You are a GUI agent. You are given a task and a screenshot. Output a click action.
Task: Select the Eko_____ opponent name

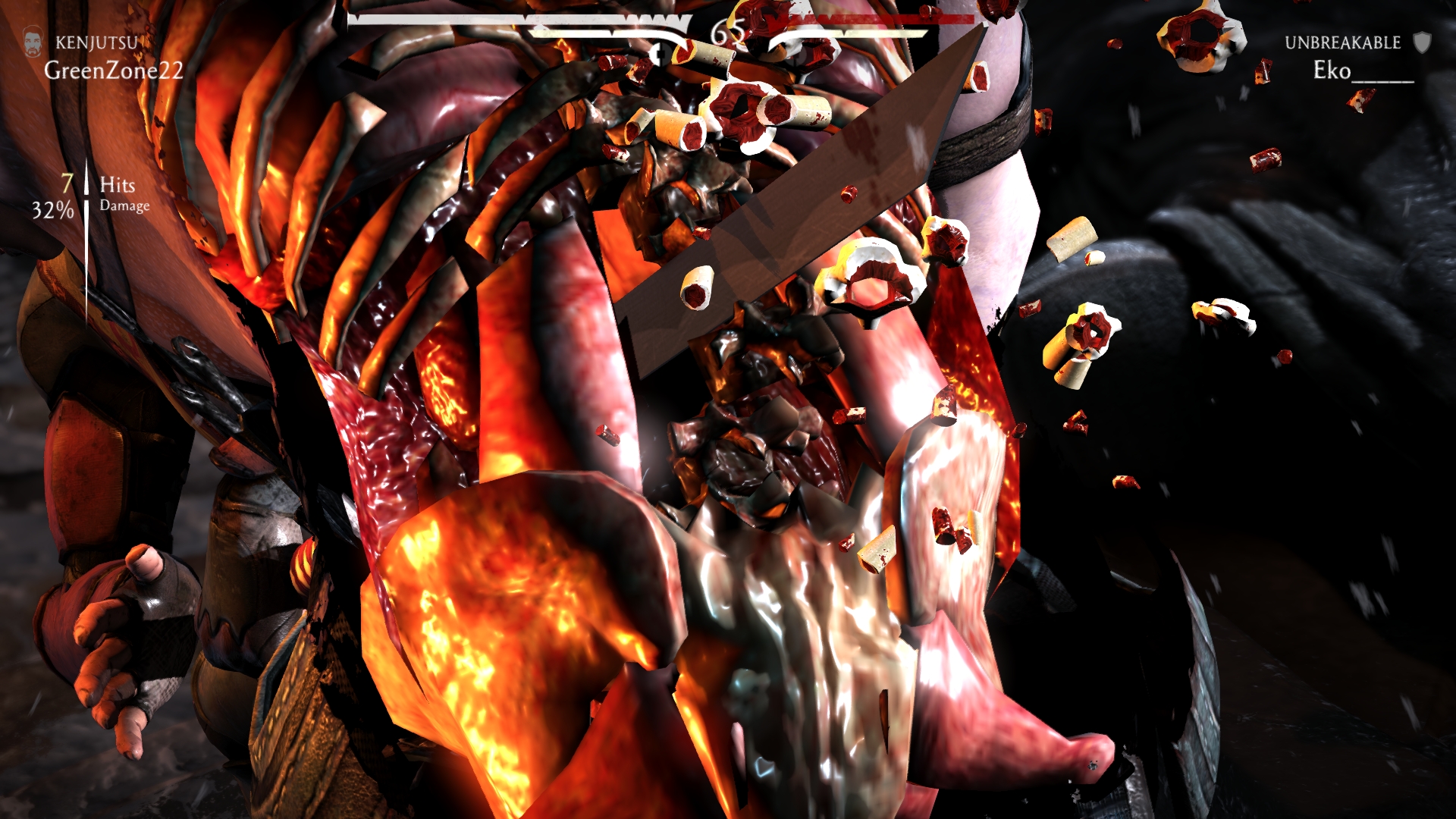[1363, 71]
